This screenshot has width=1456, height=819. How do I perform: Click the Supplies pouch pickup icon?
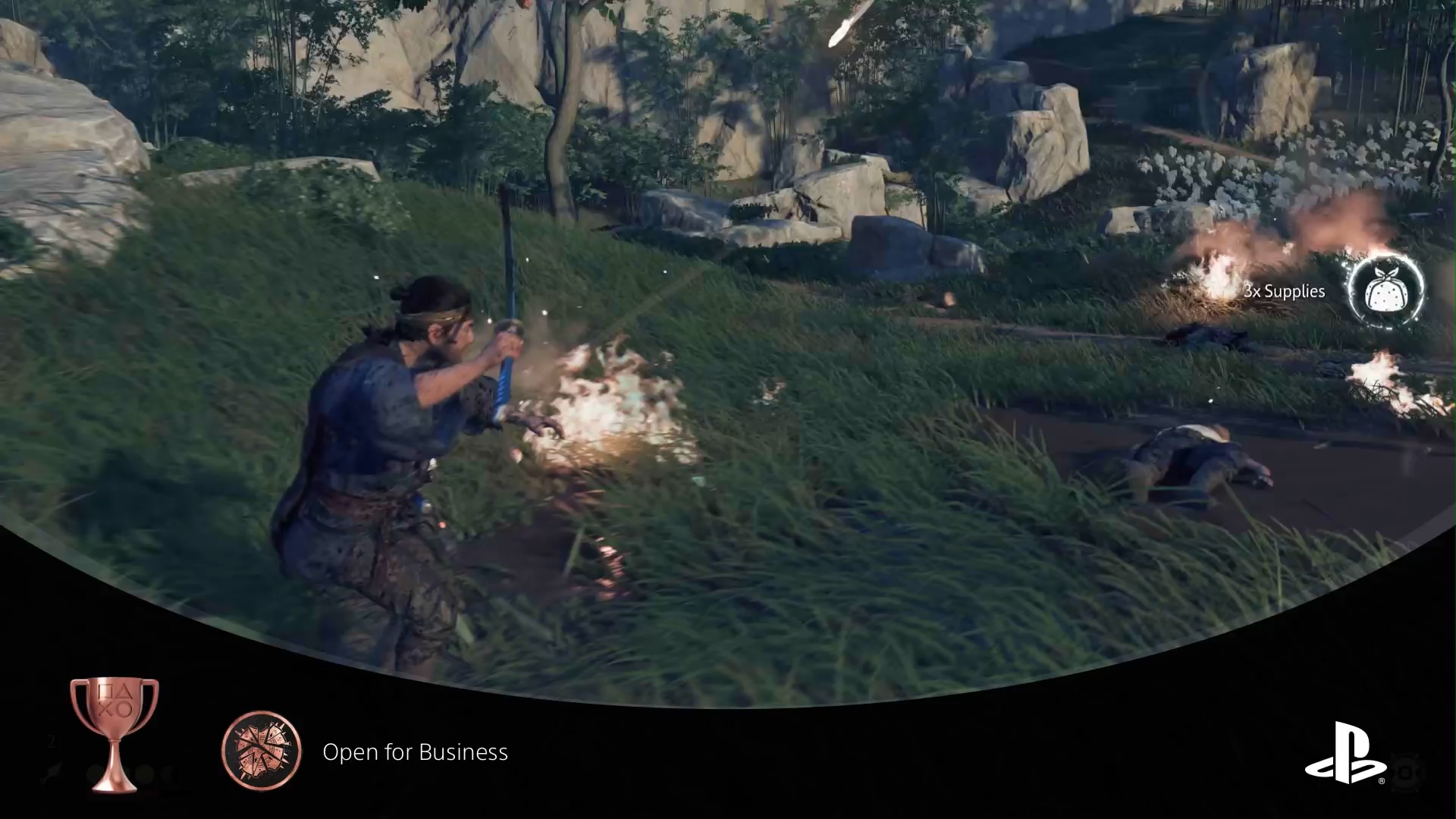pos(1385,291)
